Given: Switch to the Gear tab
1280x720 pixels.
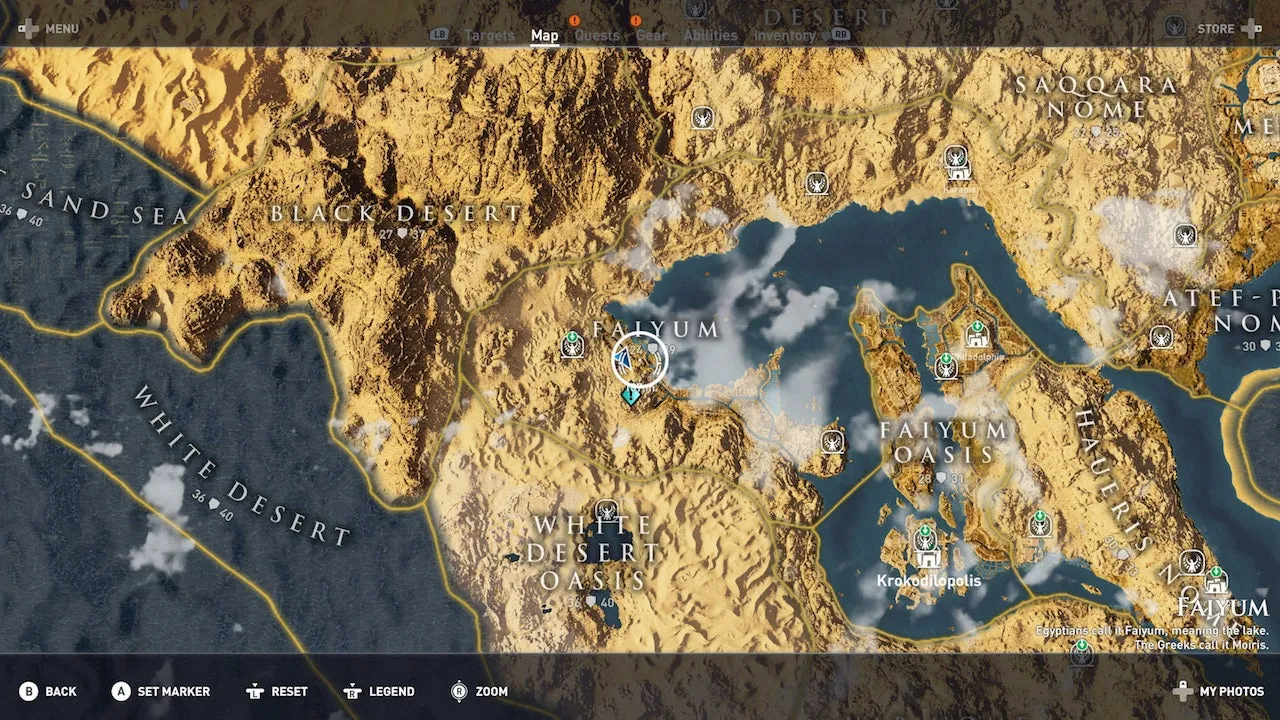Looking at the screenshot, I should pos(651,36).
